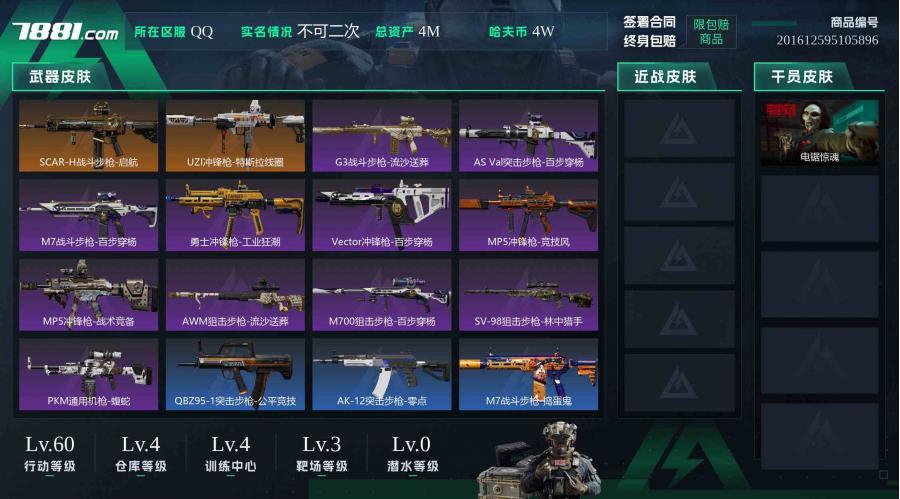This screenshot has height=499, width=900.
Task: Pick the 勇士冲锋枪 工业狂潮 skin
Action: coord(235,215)
